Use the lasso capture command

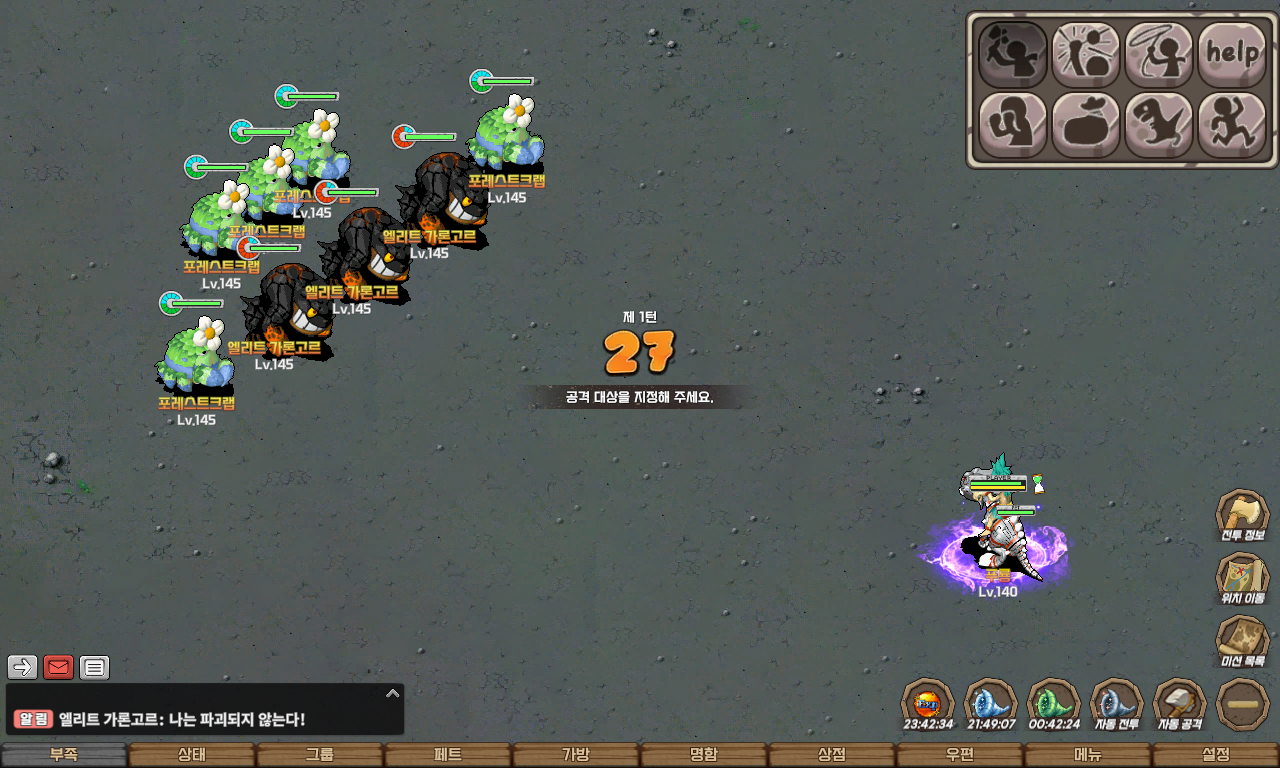pyautogui.click(x=1158, y=53)
